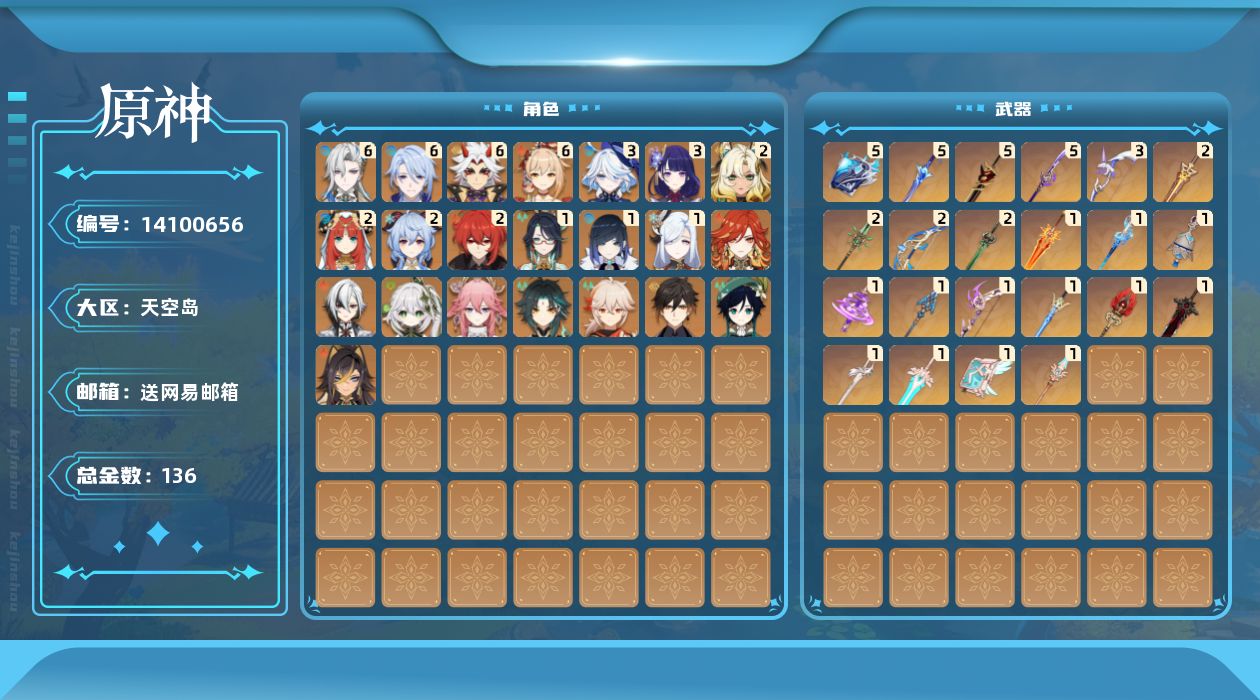Select Neuvillette's character portrait

coord(346,172)
